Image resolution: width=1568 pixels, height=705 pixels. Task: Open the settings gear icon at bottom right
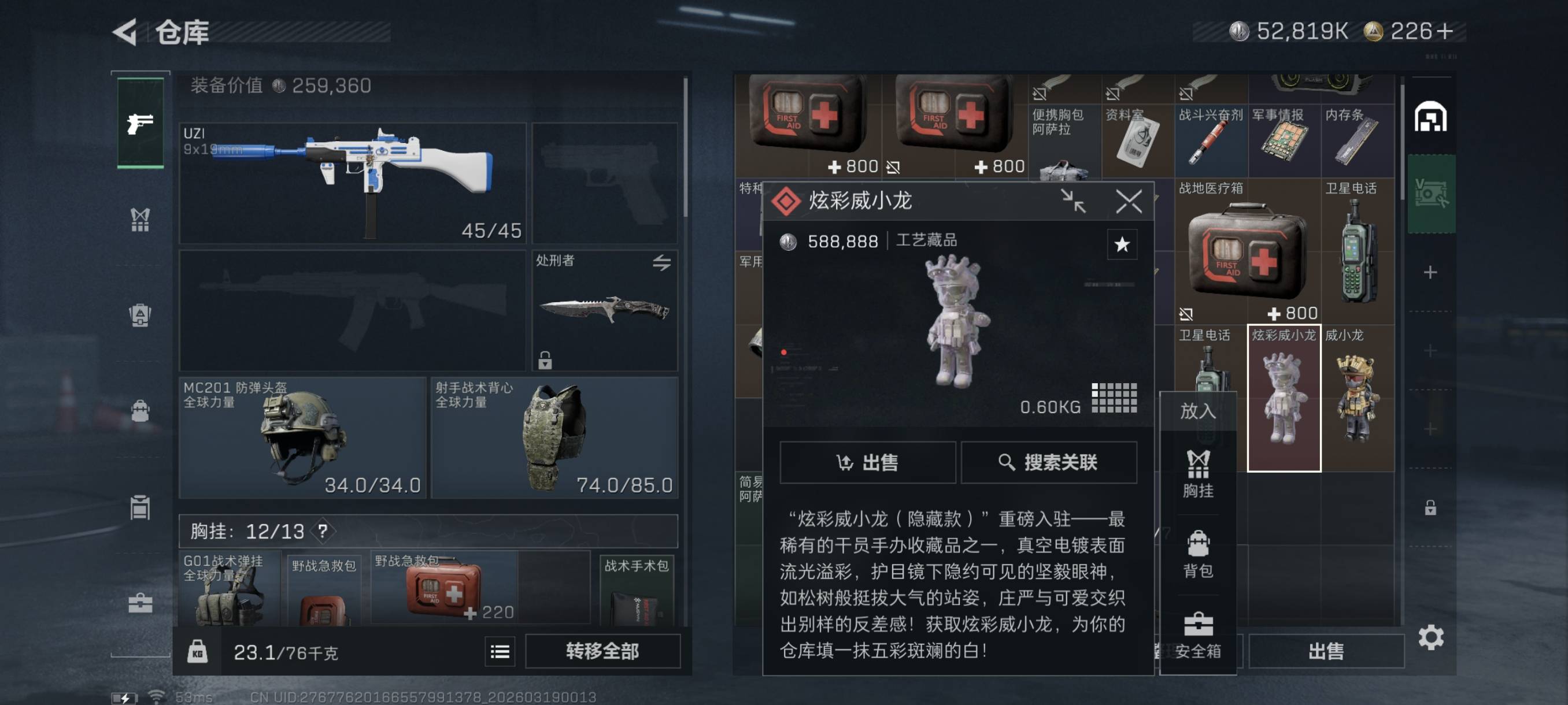pos(1432,638)
